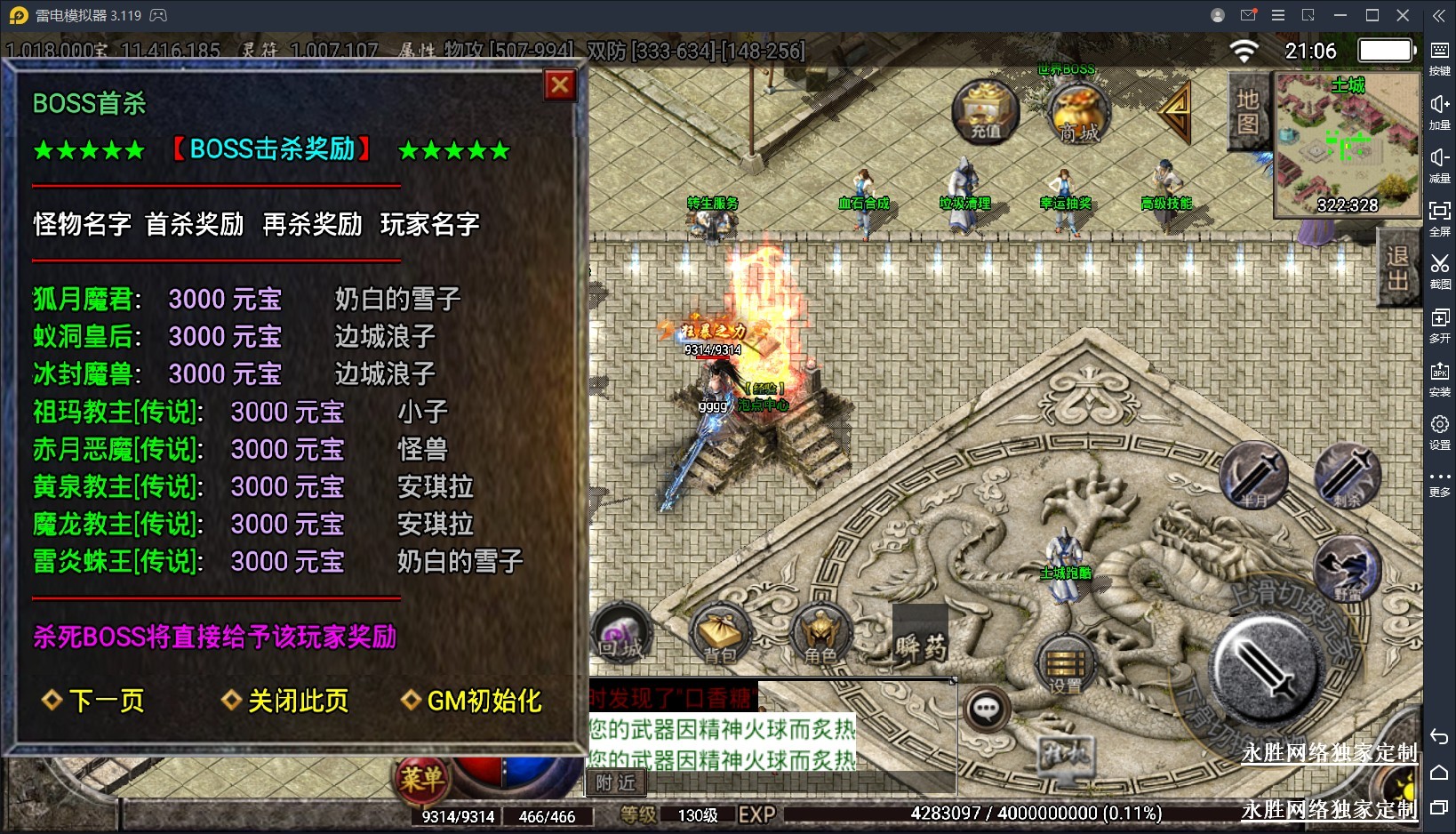Open the 充值 recharge treasure icon
The height and width of the screenshot is (834, 1456).
coord(985,112)
